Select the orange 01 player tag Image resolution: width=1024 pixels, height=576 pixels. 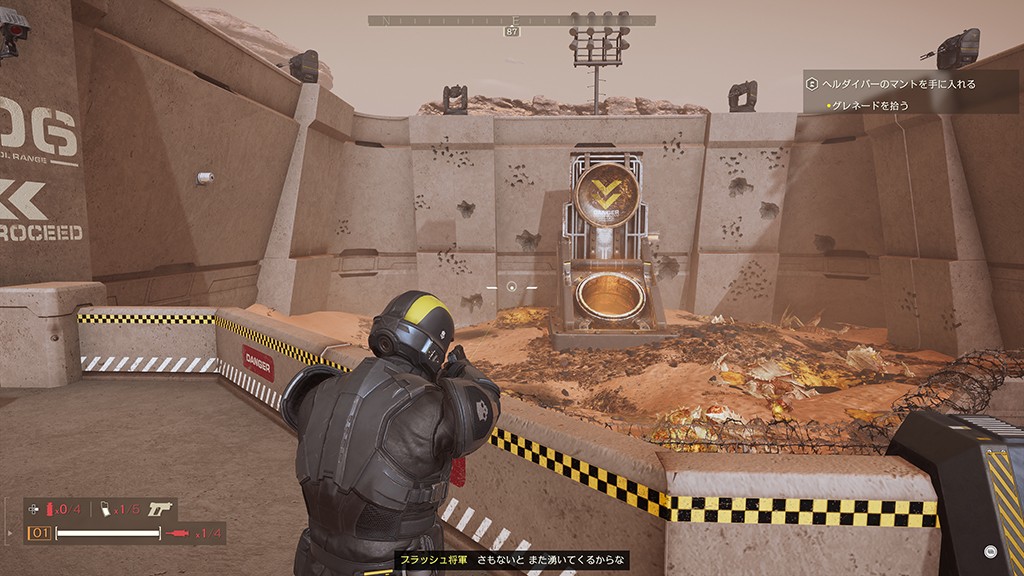click(x=39, y=533)
